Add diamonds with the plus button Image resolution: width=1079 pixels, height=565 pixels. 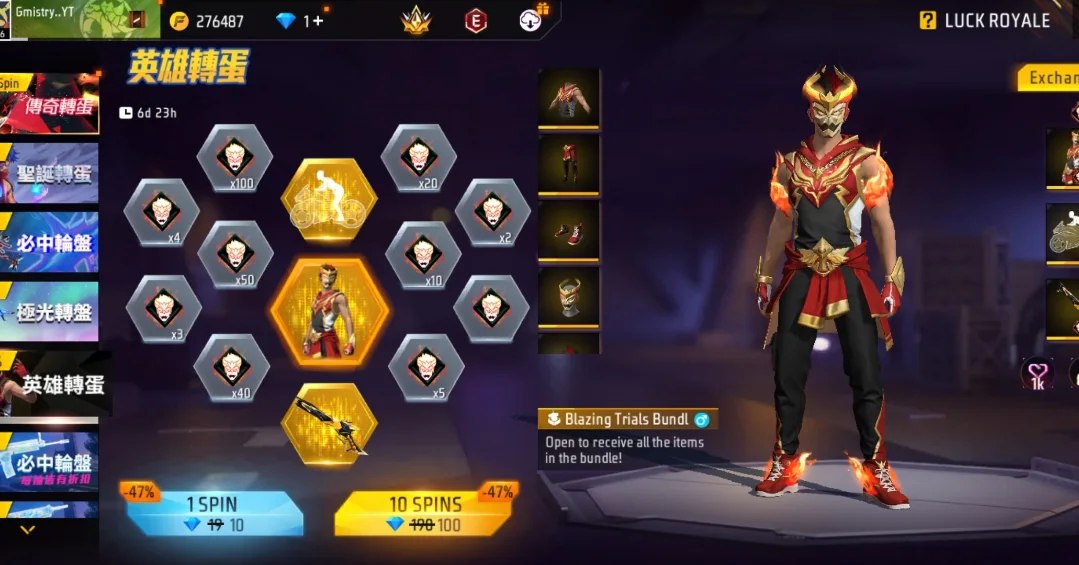[x=318, y=21]
